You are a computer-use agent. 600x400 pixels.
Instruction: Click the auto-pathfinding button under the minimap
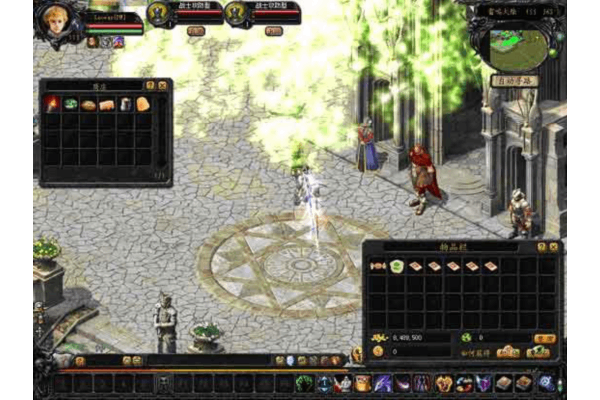[x=514, y=80]
